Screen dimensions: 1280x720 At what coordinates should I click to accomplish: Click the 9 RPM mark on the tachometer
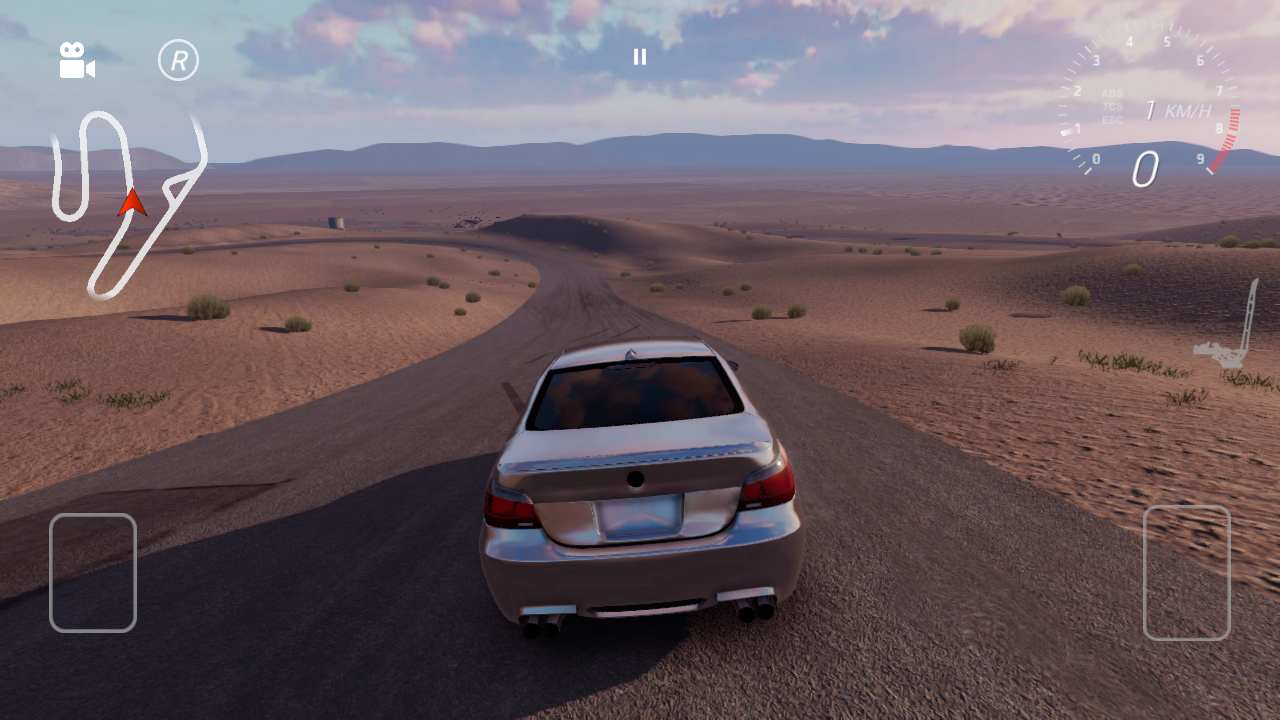click(1201, 158)
